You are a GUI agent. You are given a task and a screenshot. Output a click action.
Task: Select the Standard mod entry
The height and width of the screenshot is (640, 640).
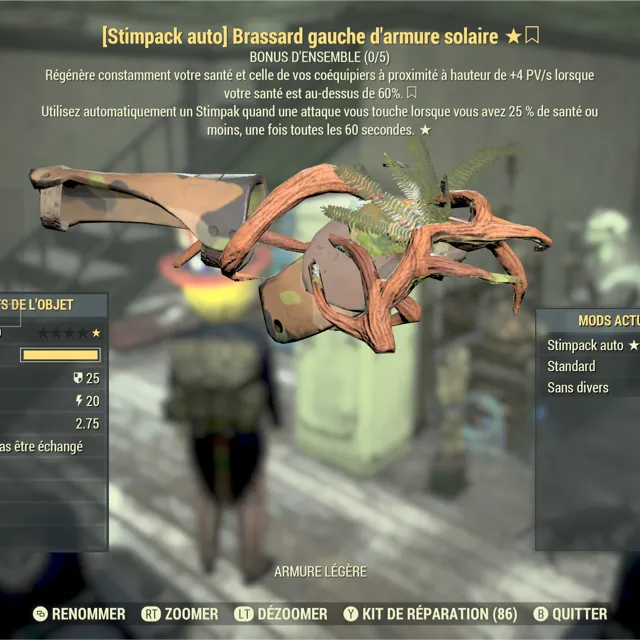[571, 366]
